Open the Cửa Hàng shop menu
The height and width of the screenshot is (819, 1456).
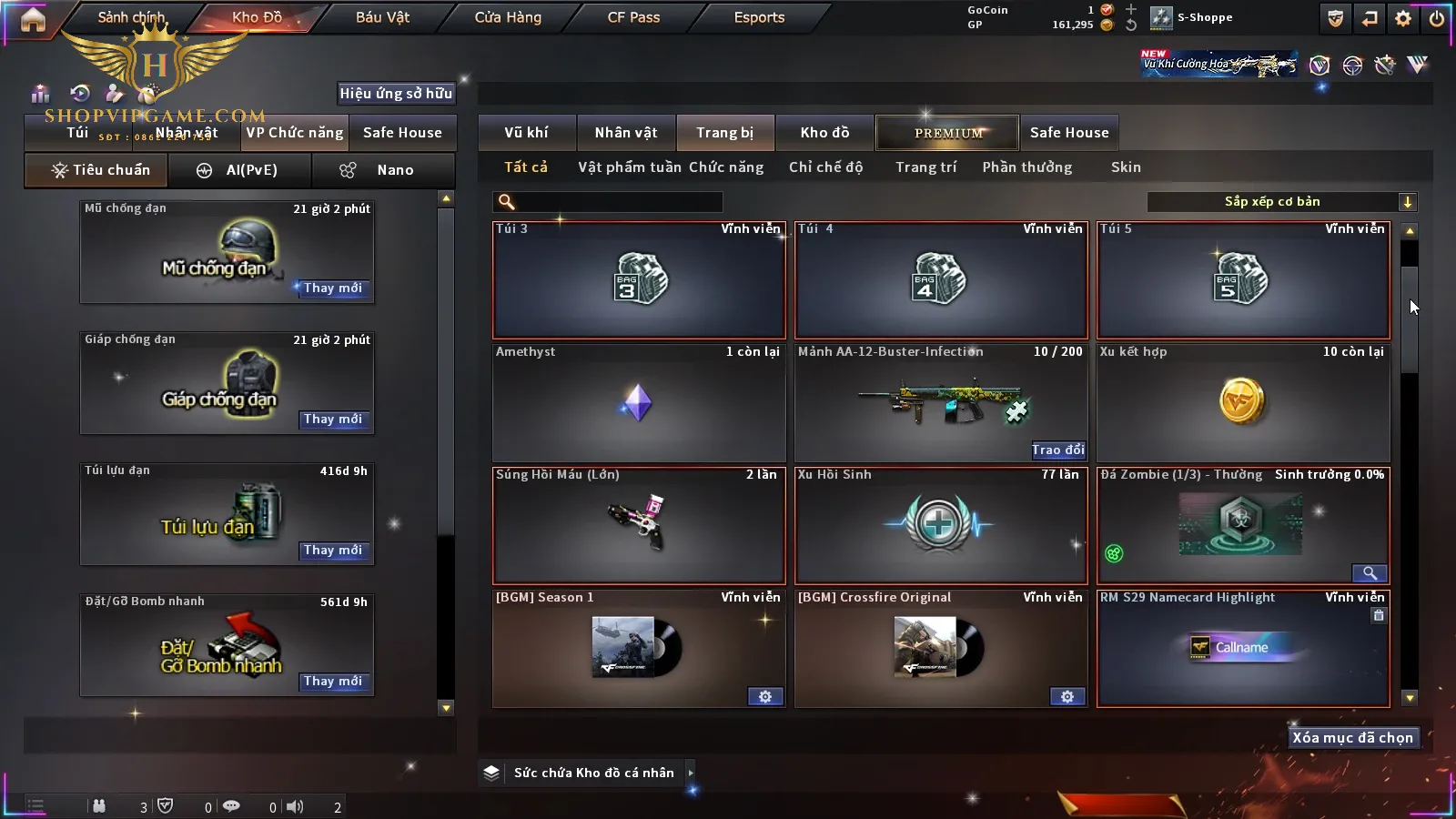click(x=508, y=17)
